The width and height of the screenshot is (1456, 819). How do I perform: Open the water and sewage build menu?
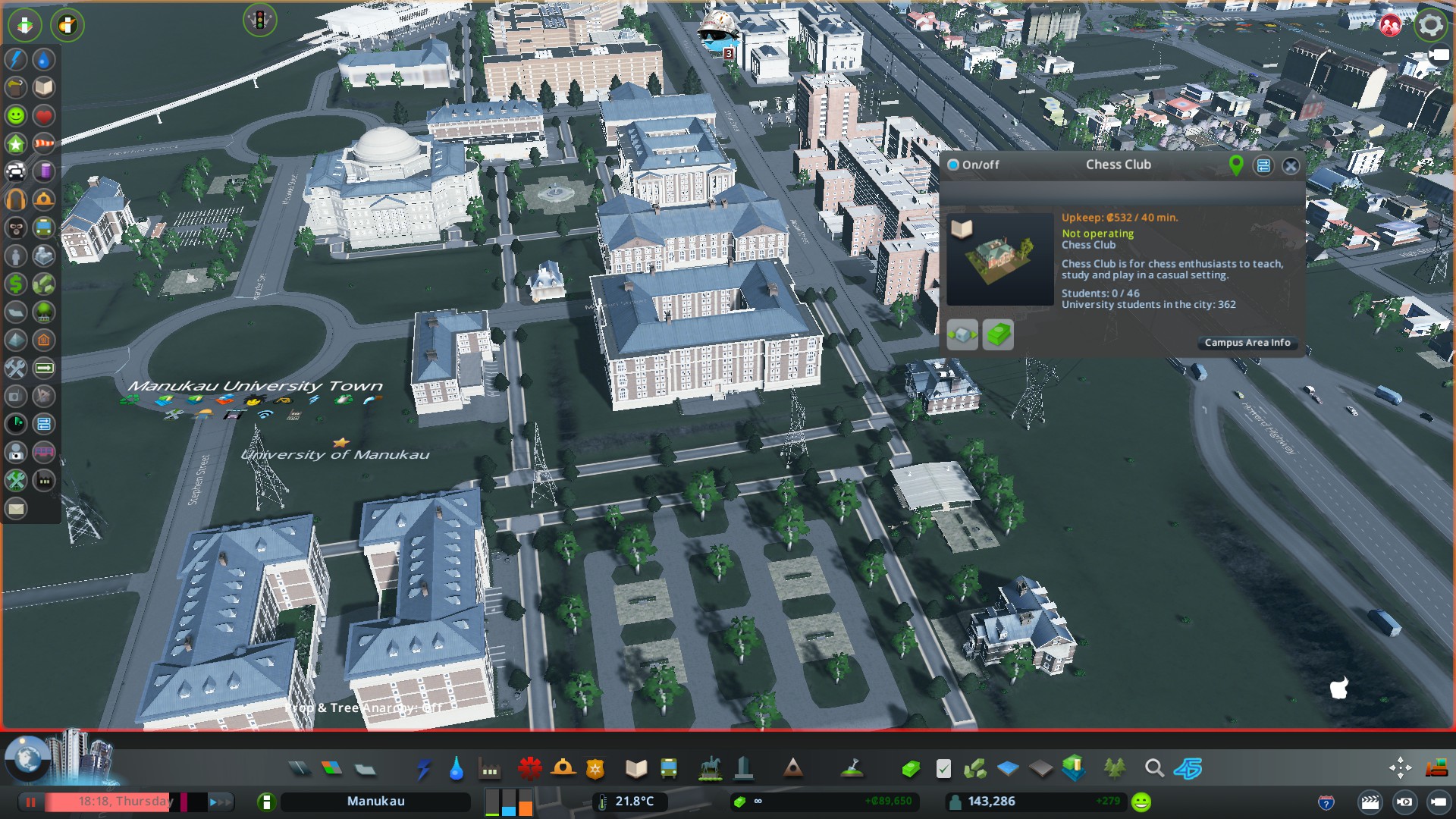click(x=456, y=769)
